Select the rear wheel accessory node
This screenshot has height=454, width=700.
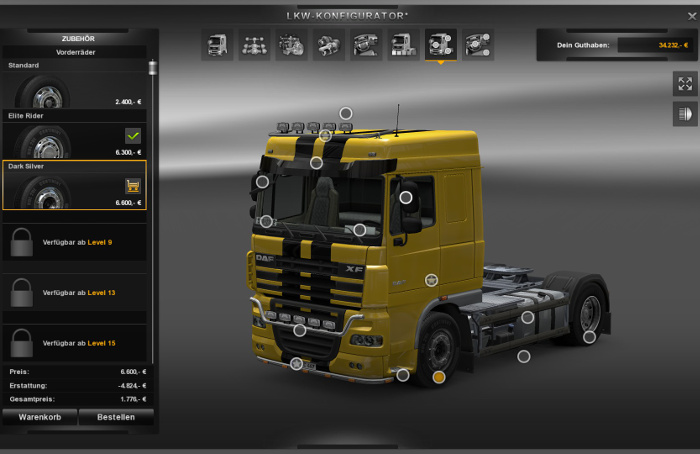[x=590, y=337]
